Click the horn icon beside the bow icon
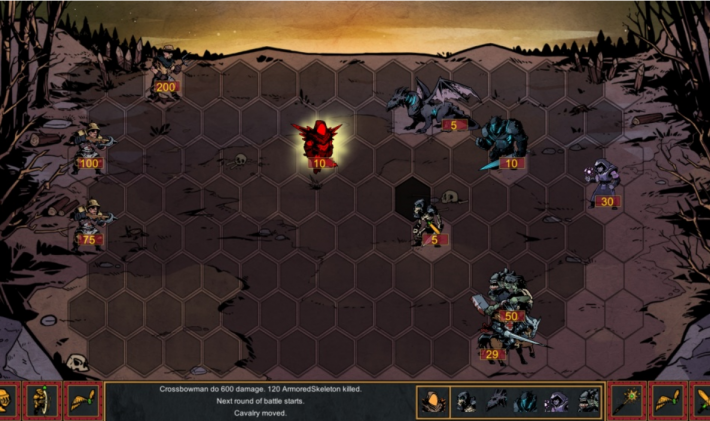This screenshot has width=710, height=421. pyautogui.click(x=83, y=402)
